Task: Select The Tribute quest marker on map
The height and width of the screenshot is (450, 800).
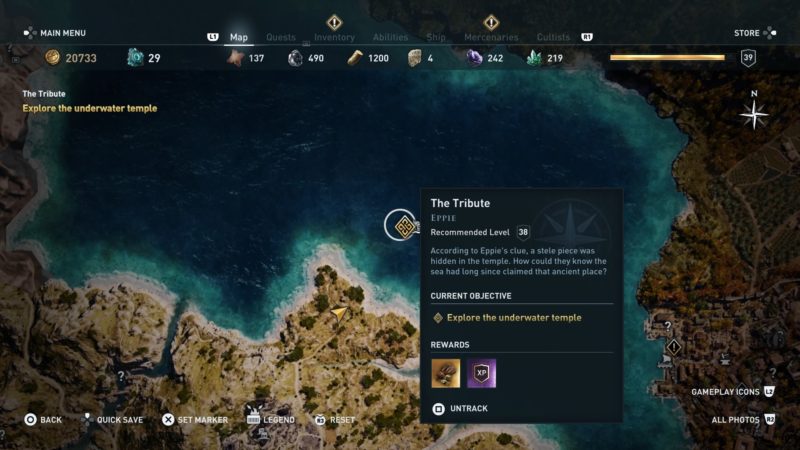Action: (x=404, y=226)
